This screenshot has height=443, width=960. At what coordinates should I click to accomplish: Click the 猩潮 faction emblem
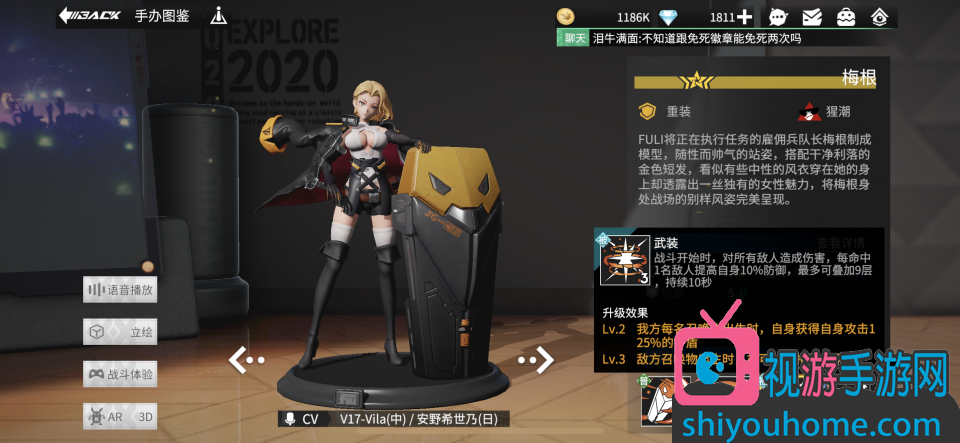pos(809,112)
